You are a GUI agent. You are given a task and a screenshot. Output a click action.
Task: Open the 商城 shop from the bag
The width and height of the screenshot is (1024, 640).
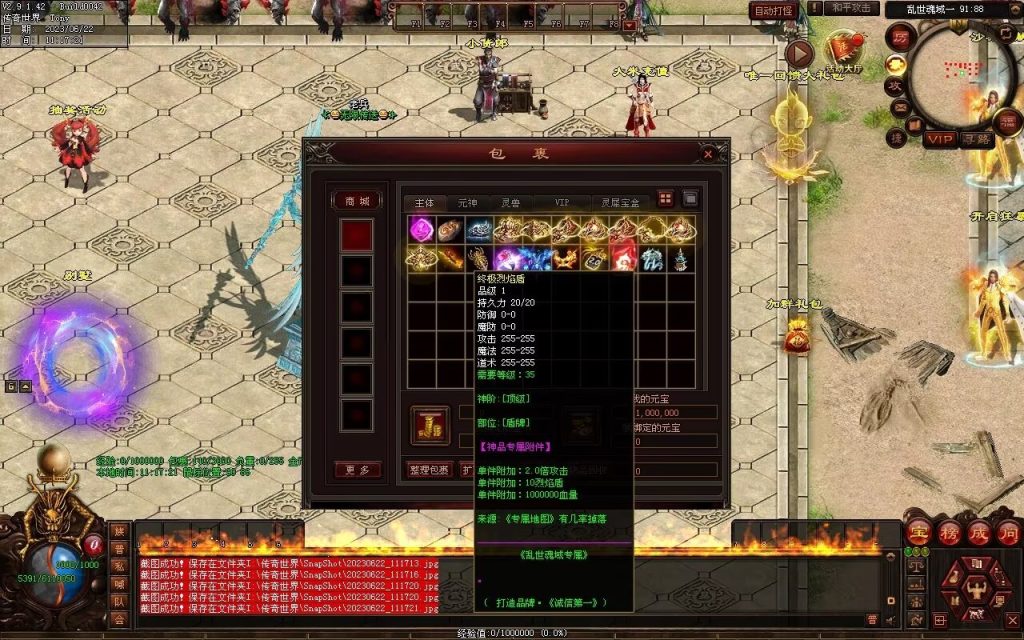click(x=356, y=200)
